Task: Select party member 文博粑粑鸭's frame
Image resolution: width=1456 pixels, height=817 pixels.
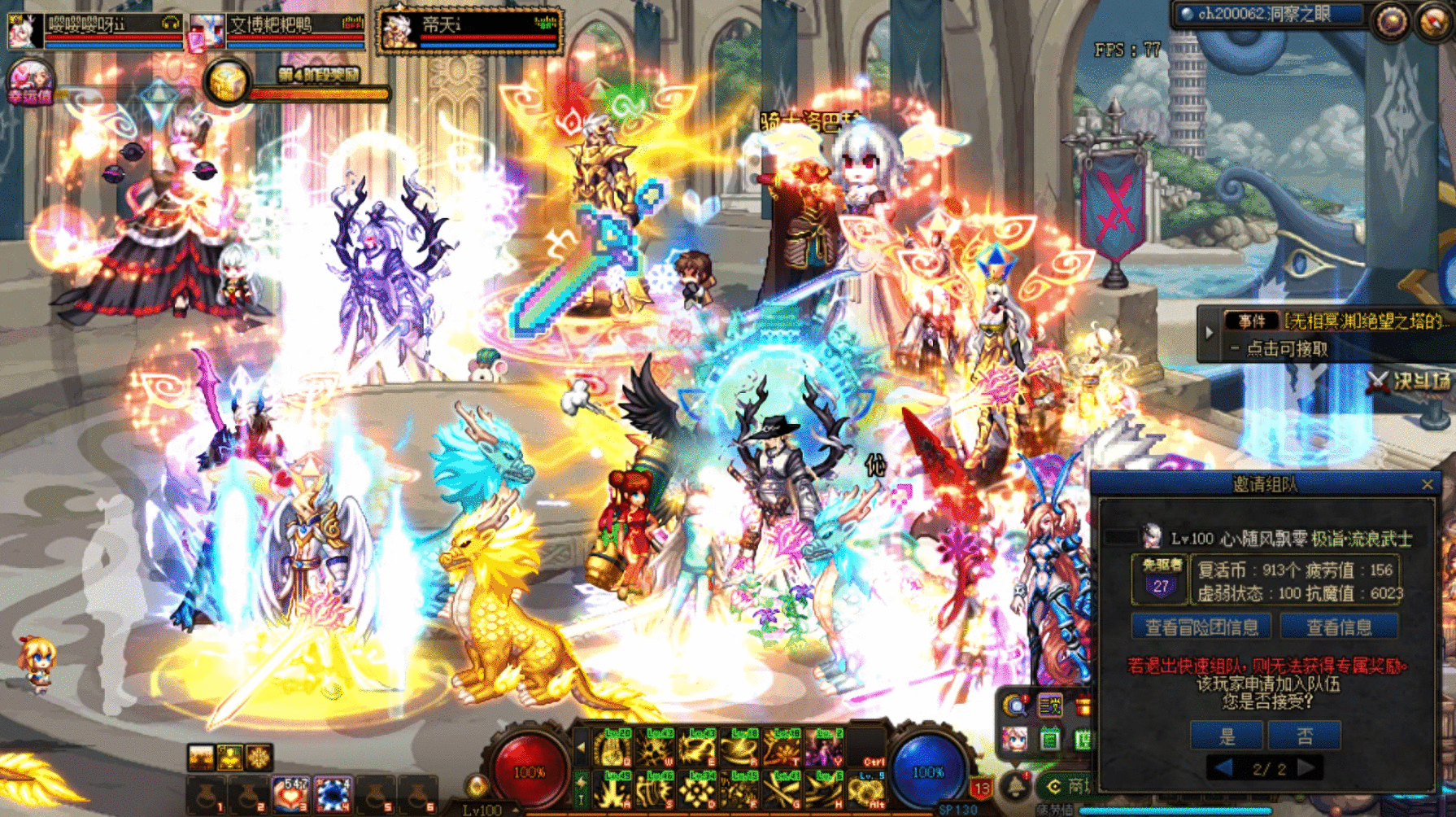Action: [277, 30]
